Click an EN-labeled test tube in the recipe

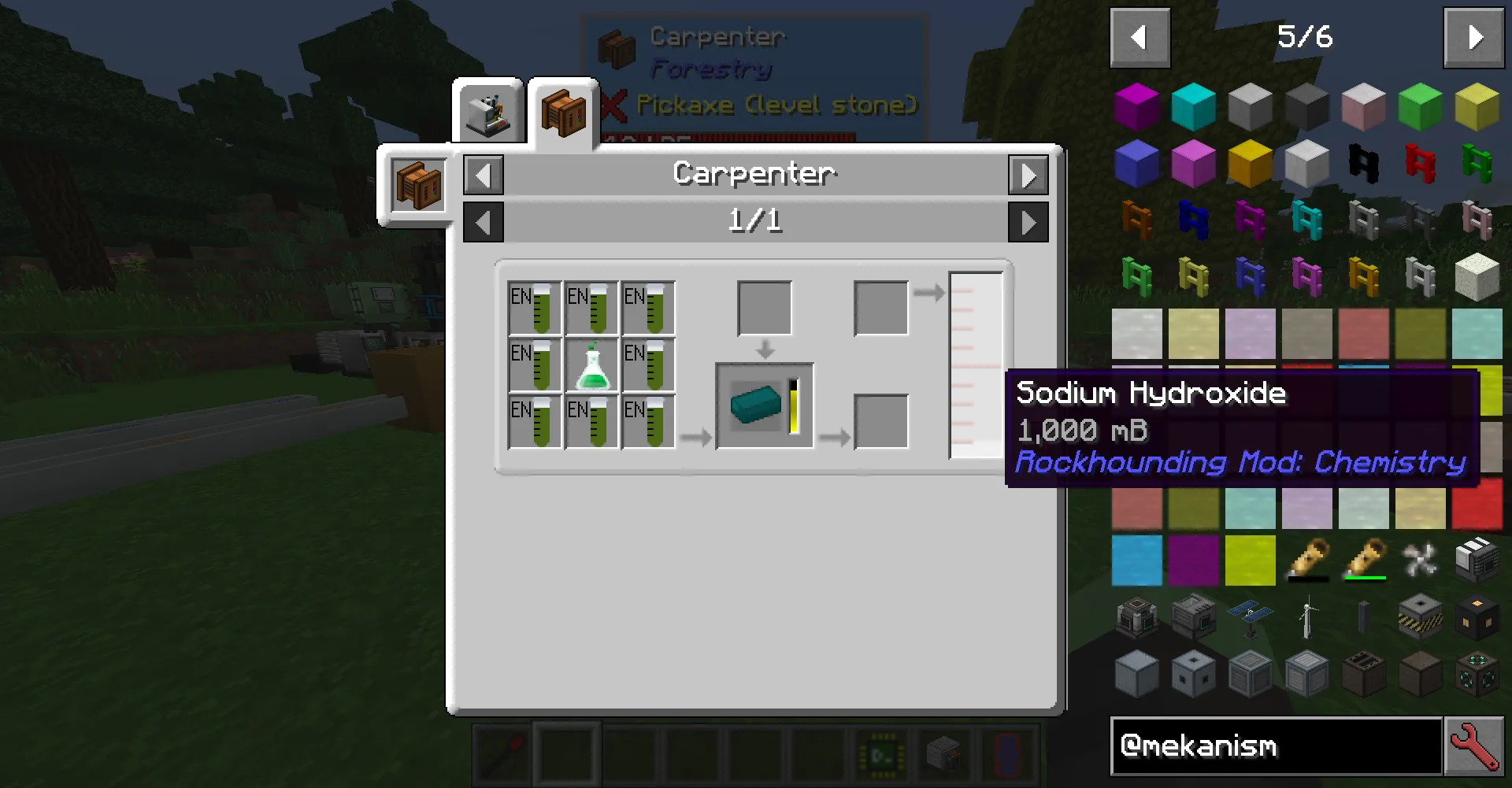click(535, 307)
